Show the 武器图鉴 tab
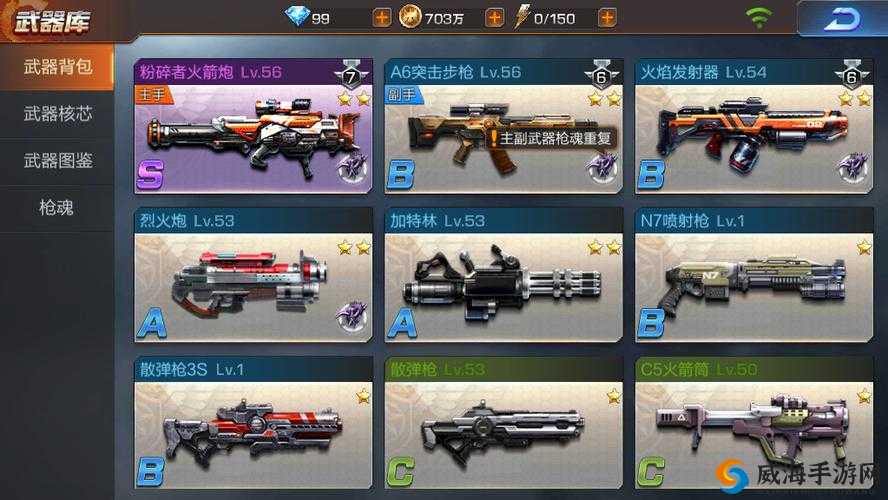The image size is (888, 500). 57,161
